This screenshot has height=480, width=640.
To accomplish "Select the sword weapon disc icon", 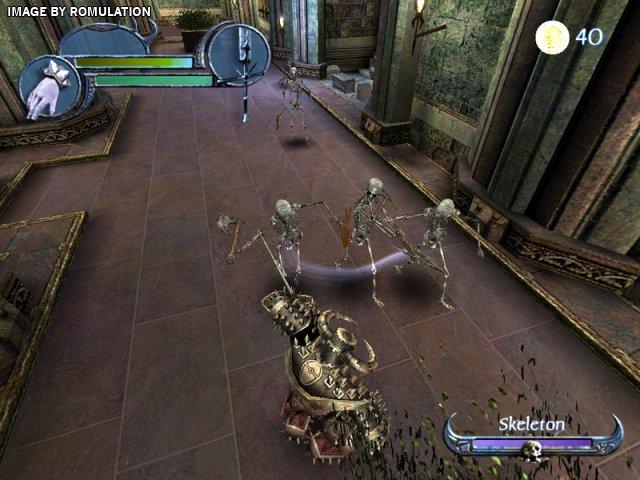I will coord(238,53).
